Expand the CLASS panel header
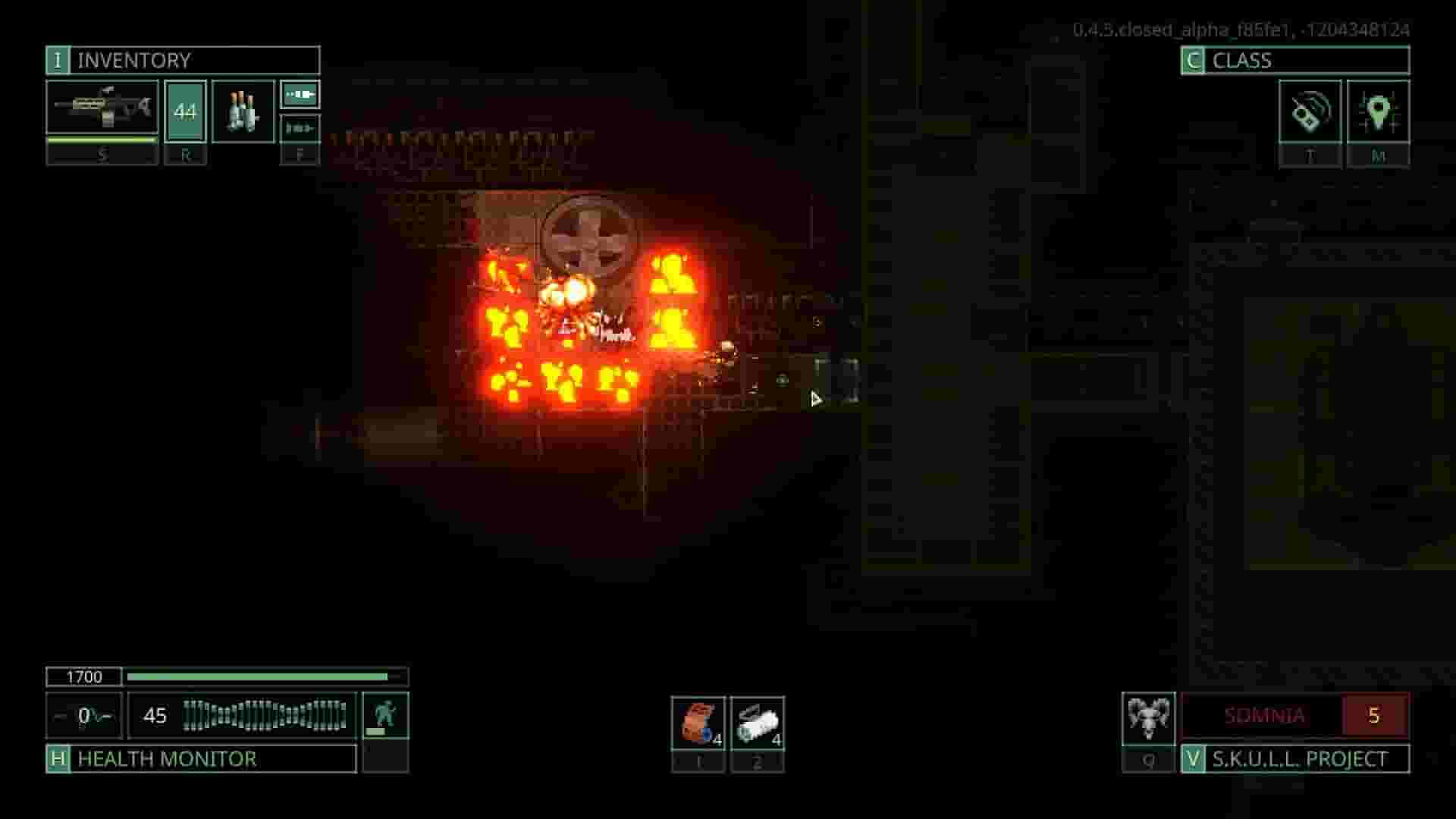This screenshot has width=1456, height=819. coord(1289,59)
